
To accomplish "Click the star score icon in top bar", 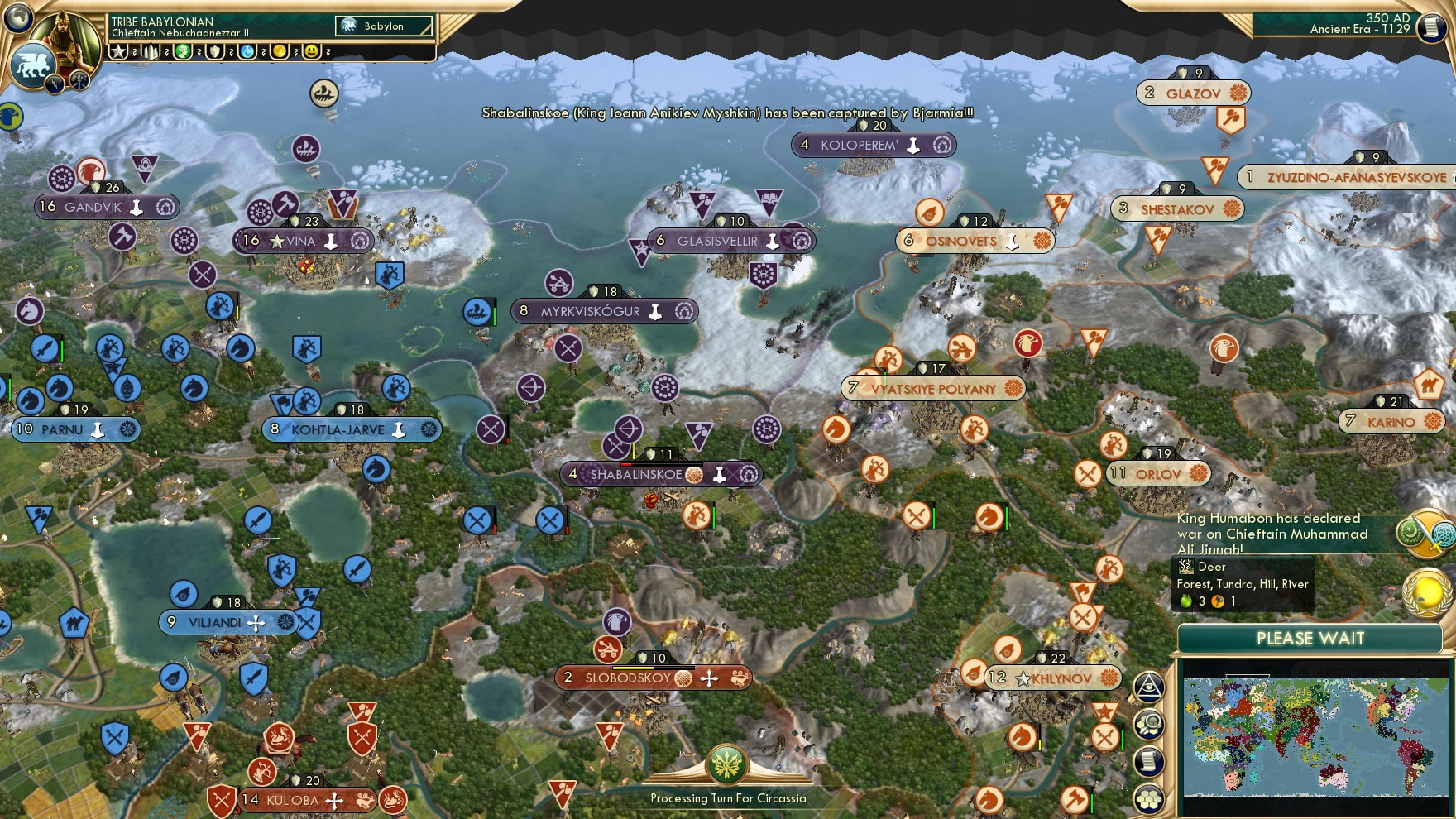I will click(x=119, y=51).
